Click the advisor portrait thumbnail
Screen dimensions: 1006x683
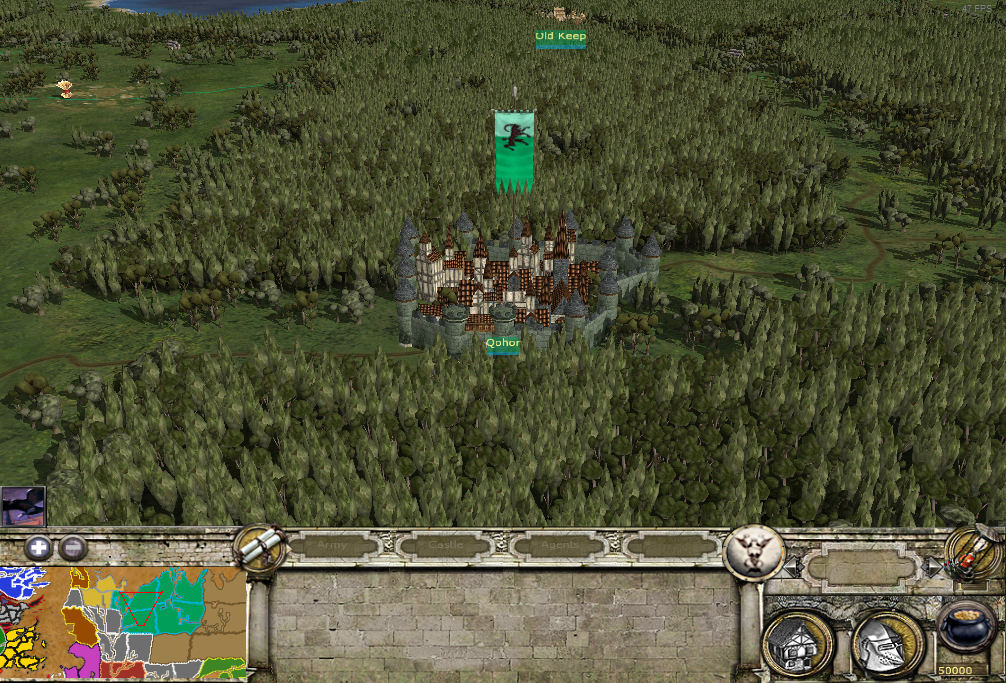coord(23,506)
